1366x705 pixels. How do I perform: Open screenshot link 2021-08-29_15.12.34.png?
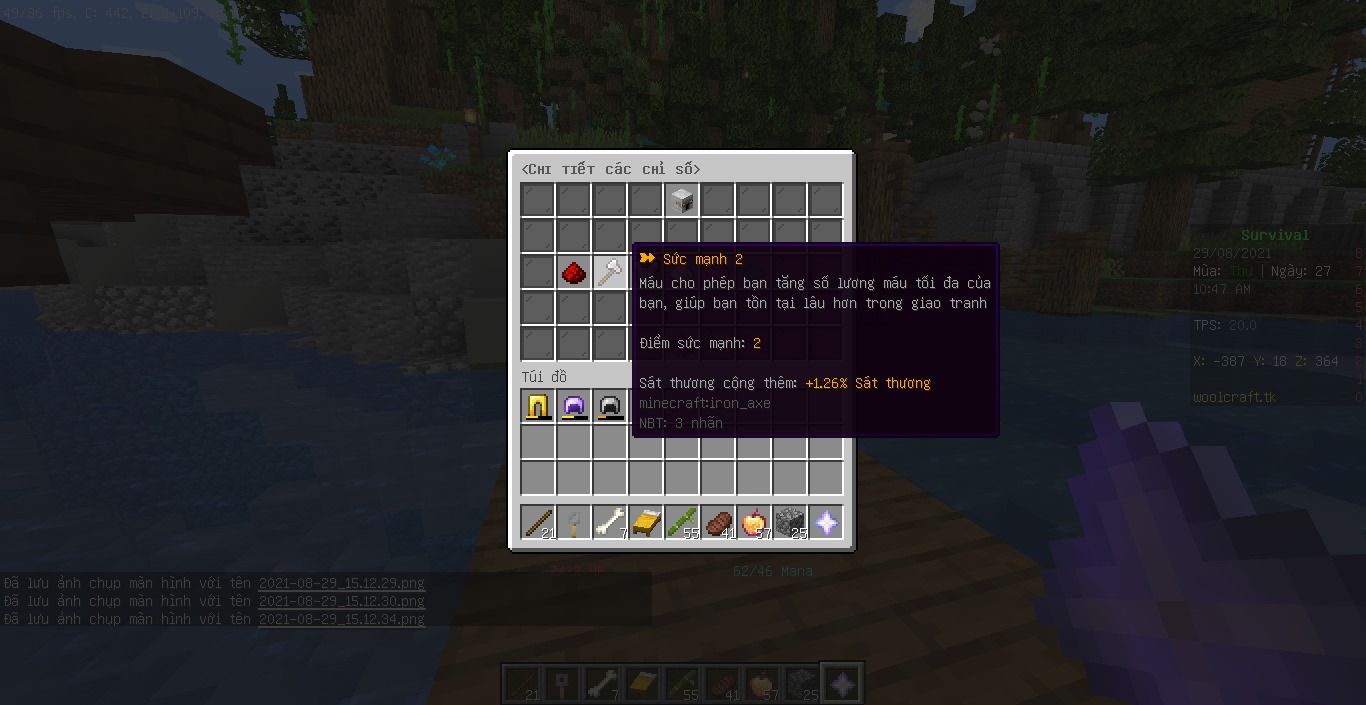click(x=341, y=619)
